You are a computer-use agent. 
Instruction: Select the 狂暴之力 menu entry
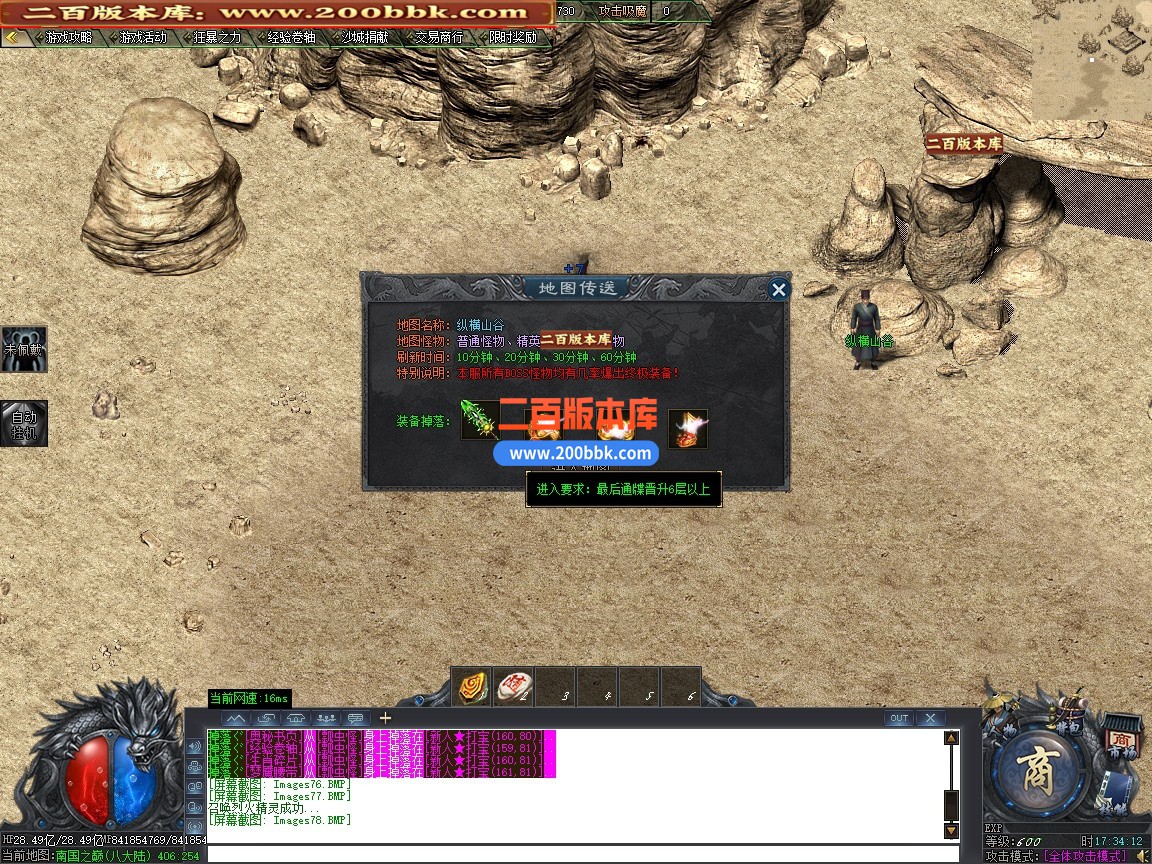click(216, 38)
